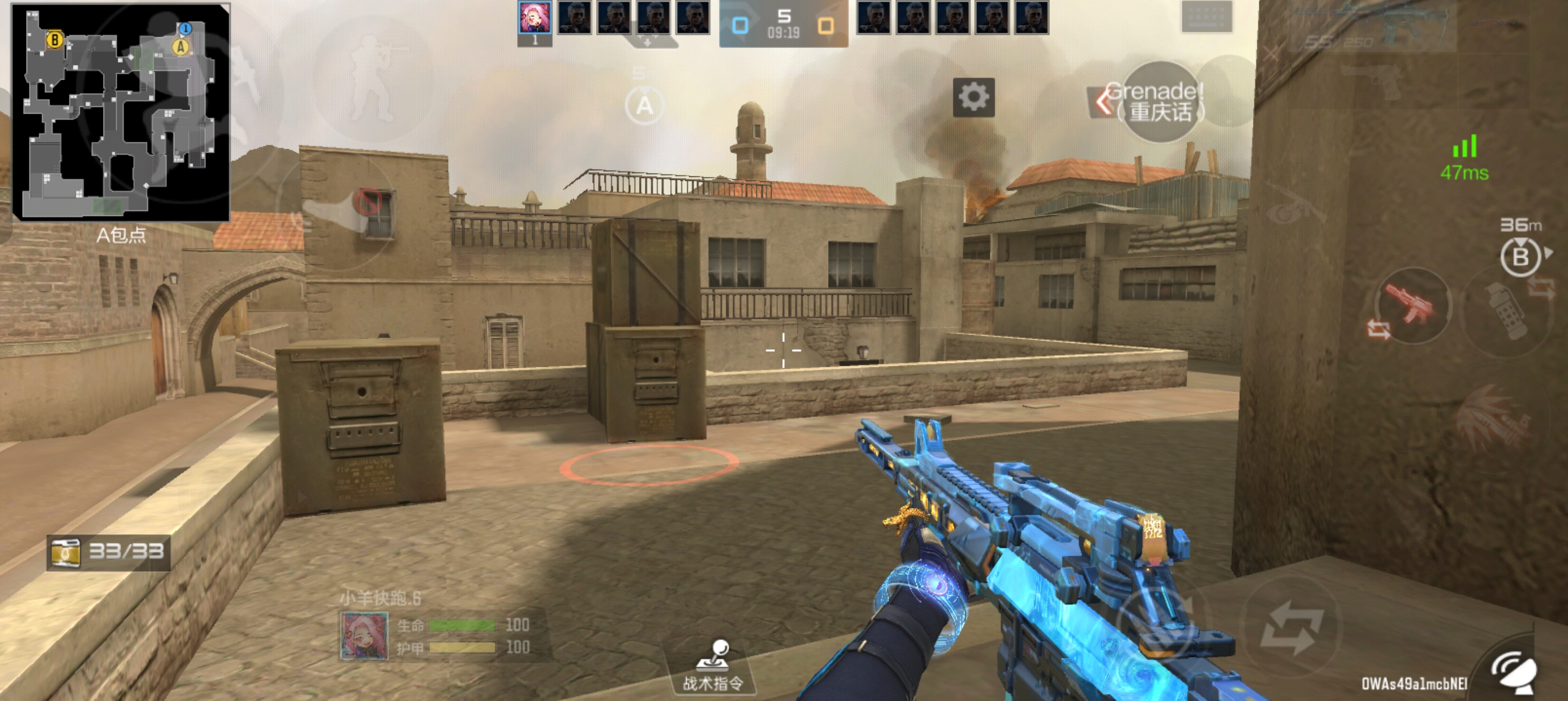Open the 战术指令 tactical command panel
The height and width of the screenshot is (701, 1568).
coord(713,667)
